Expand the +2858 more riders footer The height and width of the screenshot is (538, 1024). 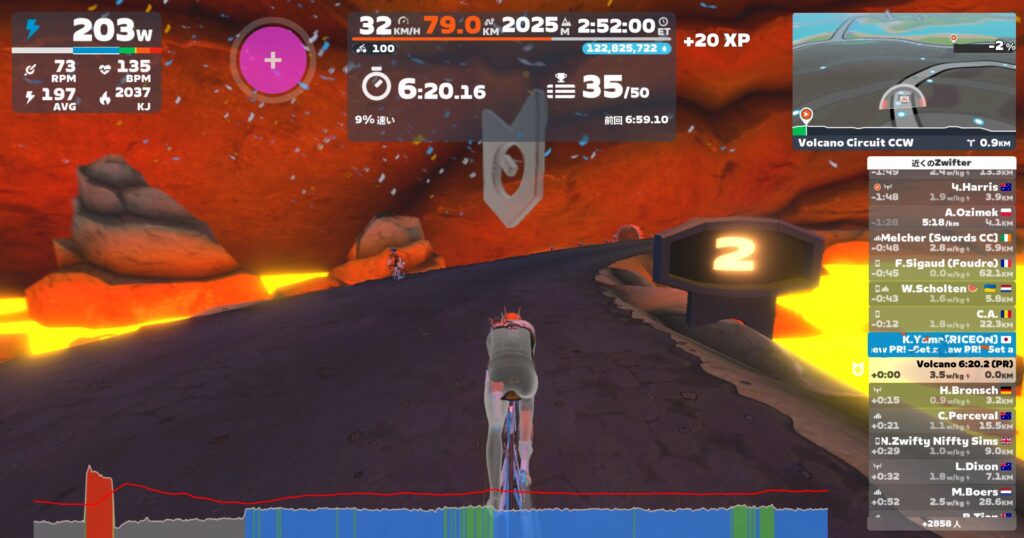[x=941, y=523]
